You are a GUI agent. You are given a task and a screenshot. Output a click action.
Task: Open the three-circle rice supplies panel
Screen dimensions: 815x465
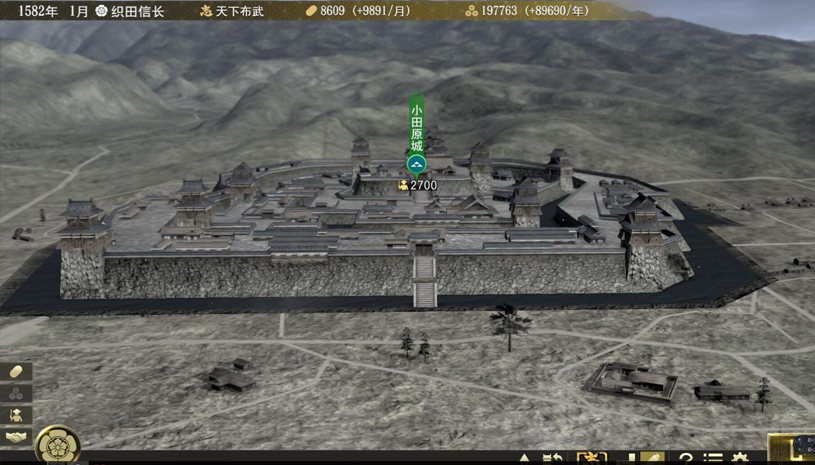(x=16, y=393)
